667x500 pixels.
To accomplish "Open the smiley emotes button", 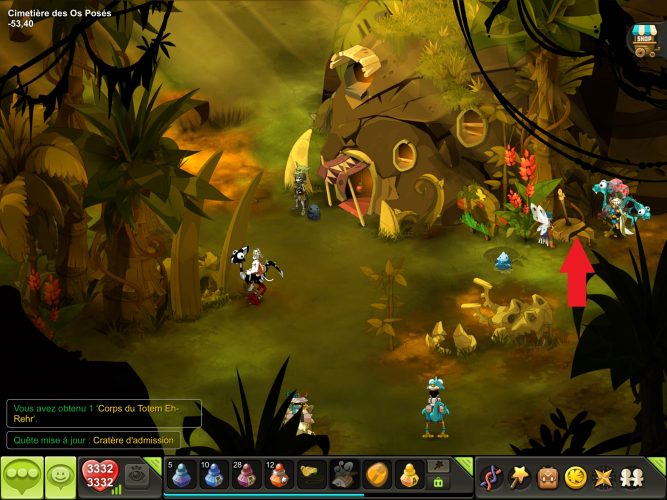I will tap(61, 475).
